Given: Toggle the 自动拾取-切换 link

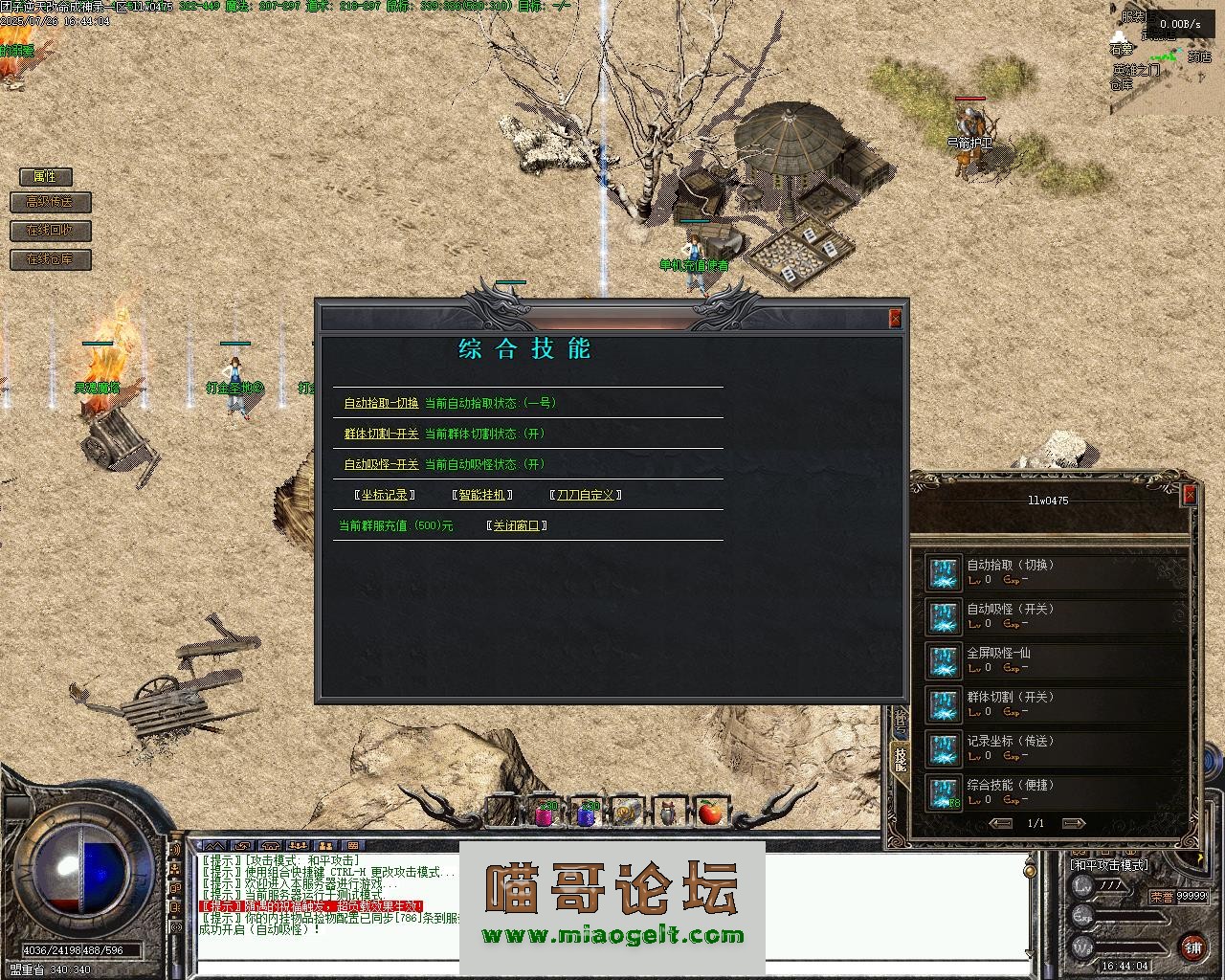Looking at the screenshot, I should pyautogui.click(x=381, y=403).
